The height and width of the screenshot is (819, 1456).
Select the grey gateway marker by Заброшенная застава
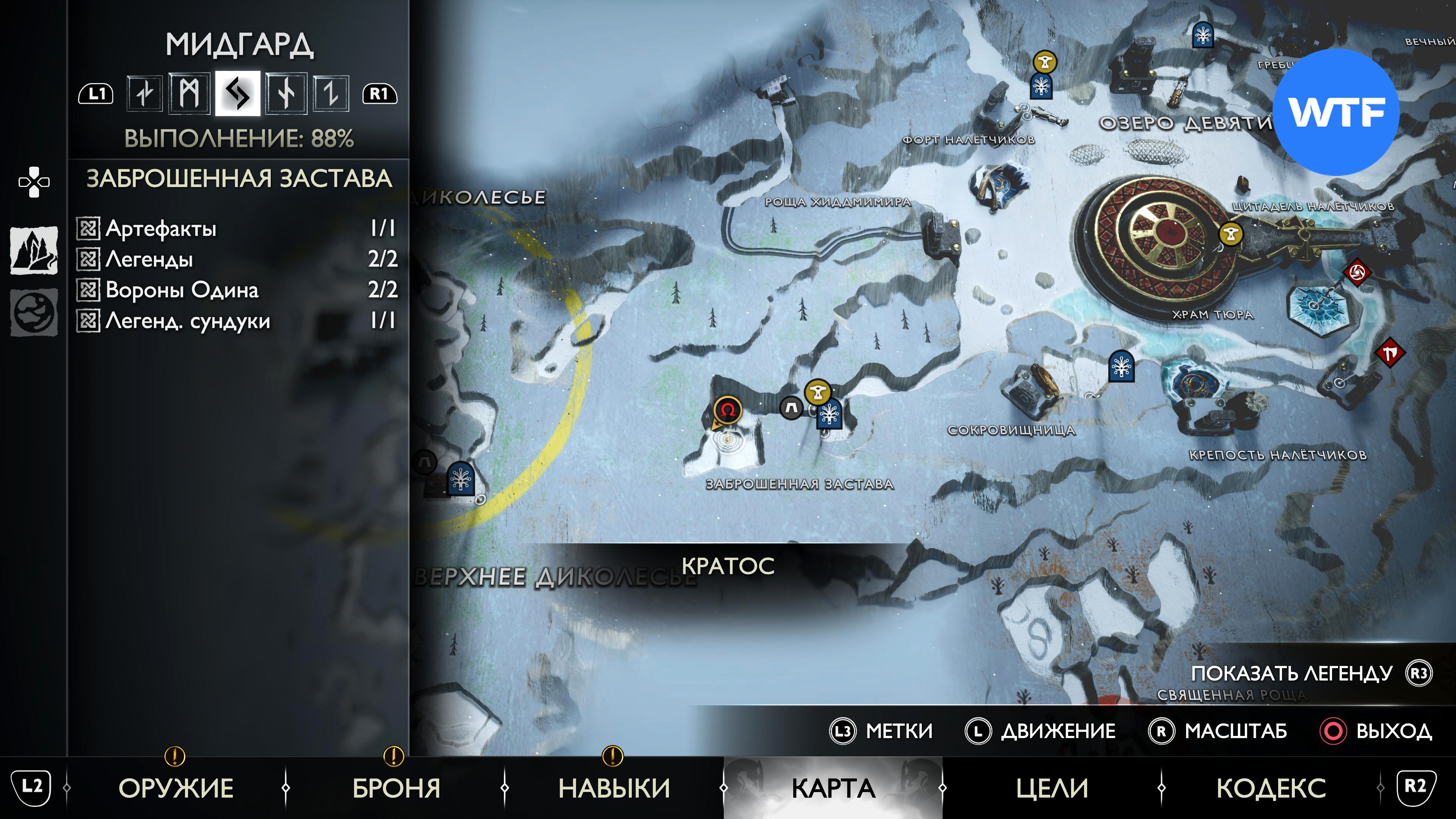pos(791,407)
